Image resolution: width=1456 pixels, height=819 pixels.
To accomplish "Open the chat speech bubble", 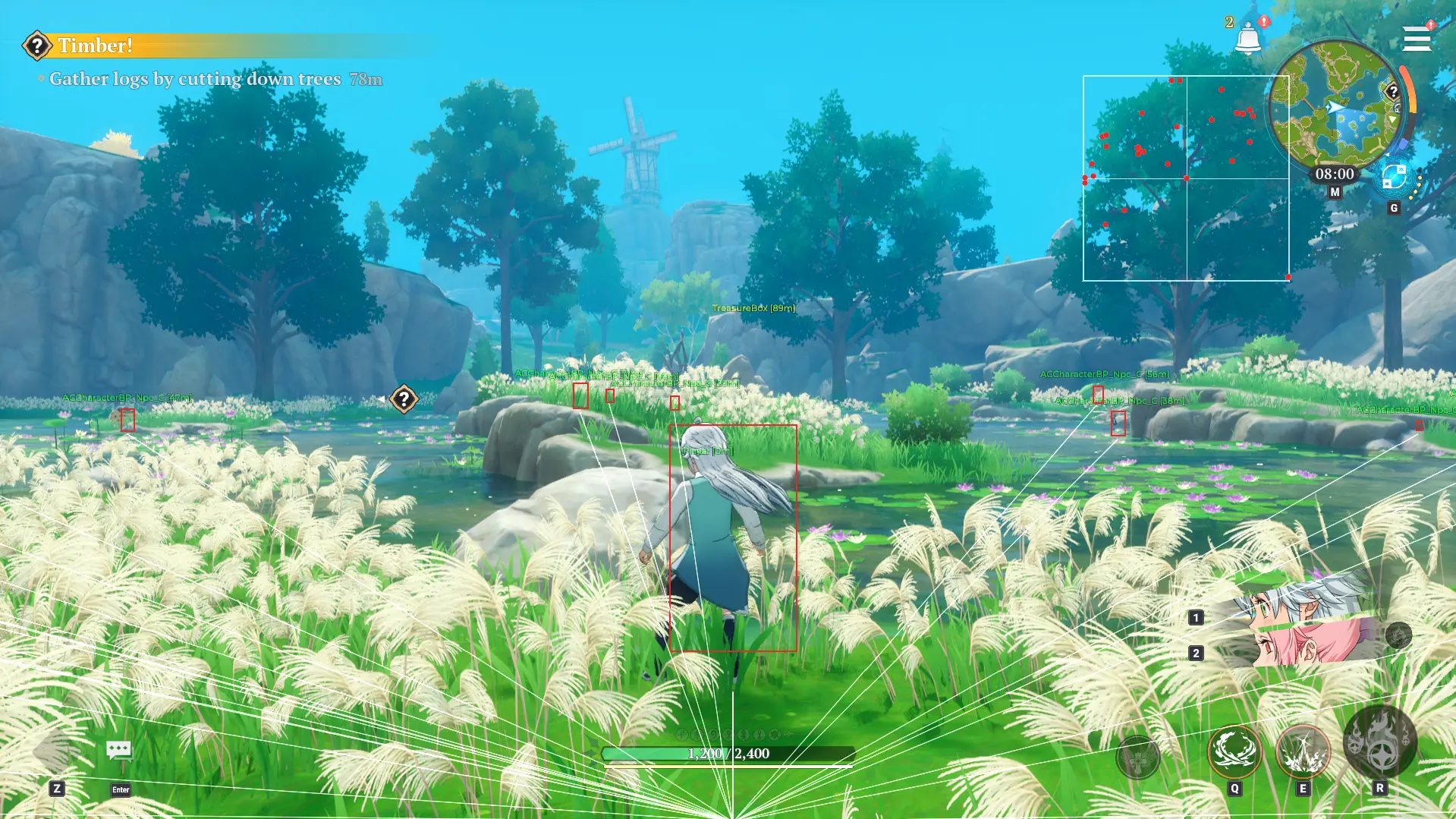I will pyautogui.click(x=119, y=751).
